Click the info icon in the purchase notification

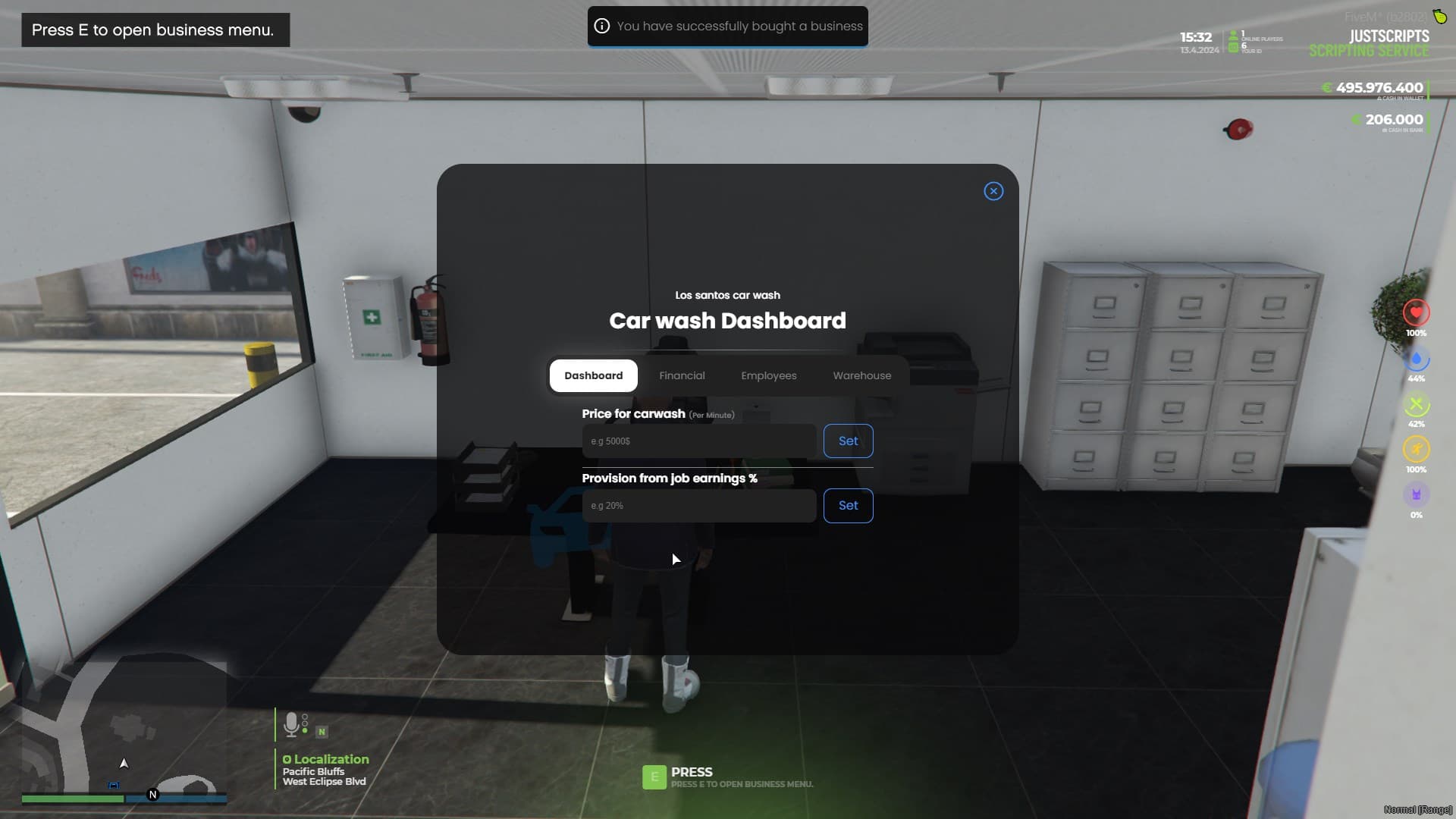pos(602,26)
